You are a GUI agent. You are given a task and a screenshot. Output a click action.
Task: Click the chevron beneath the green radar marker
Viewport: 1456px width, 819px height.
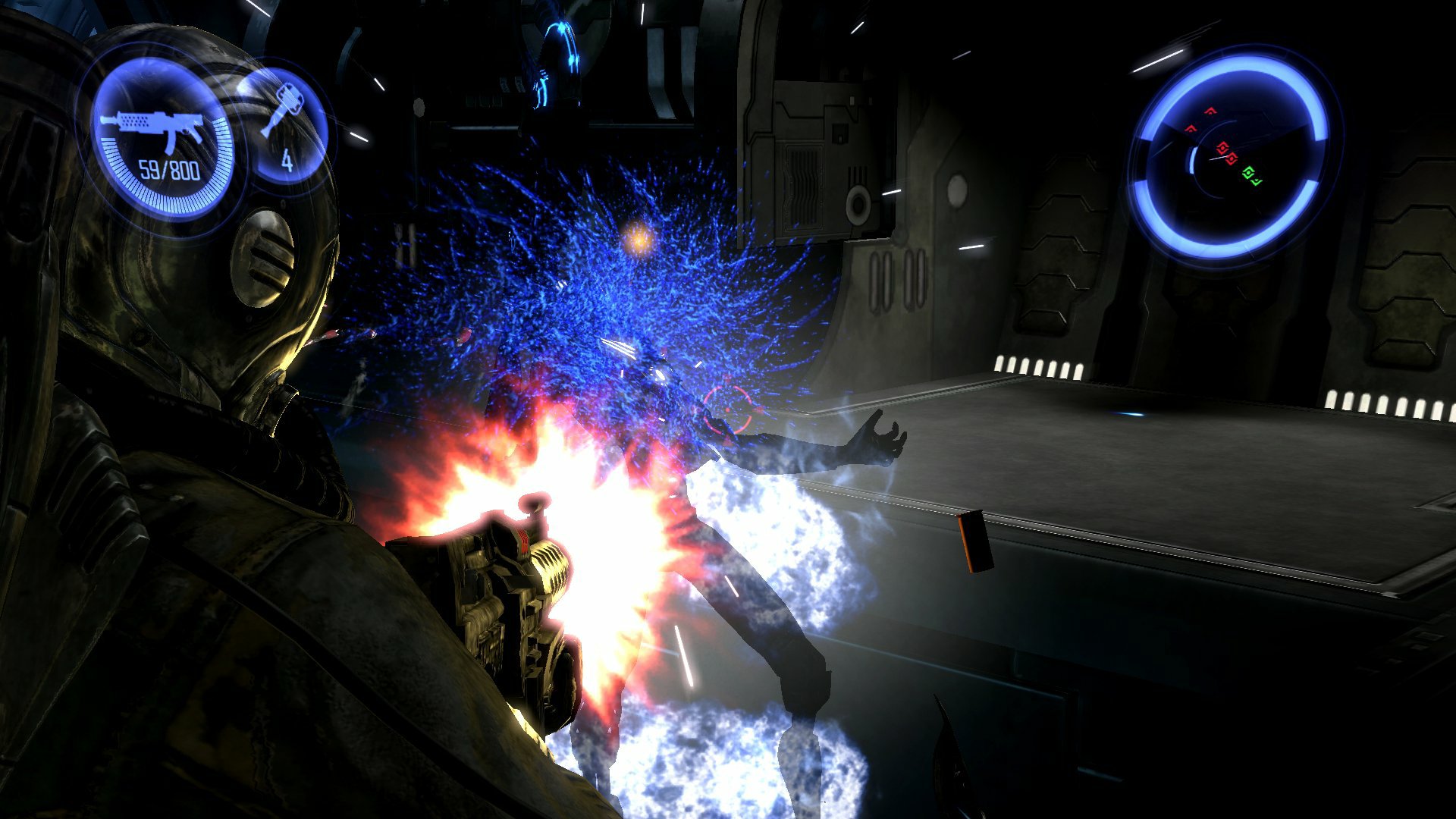click(1257, 182)
